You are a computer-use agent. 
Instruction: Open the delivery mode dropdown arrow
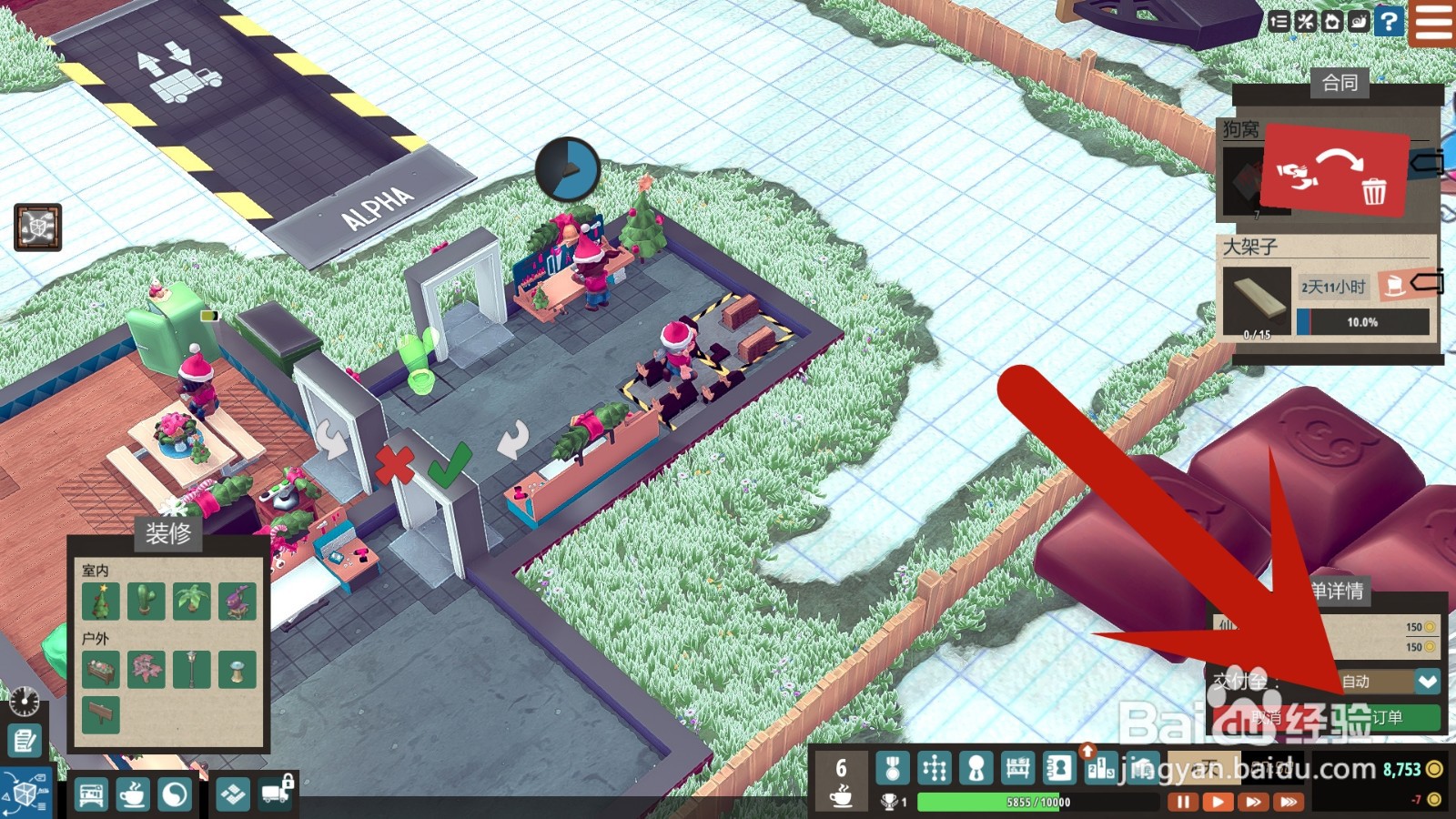pyautogui.click(x=1427, y=681)
